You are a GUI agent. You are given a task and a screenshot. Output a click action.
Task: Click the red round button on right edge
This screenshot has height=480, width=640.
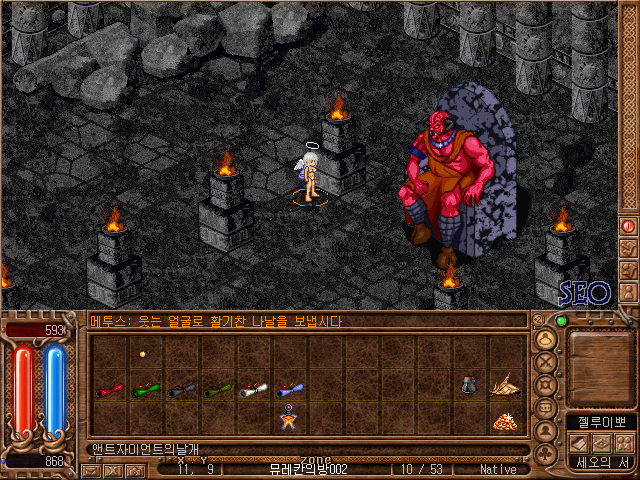tap(629, 227)
